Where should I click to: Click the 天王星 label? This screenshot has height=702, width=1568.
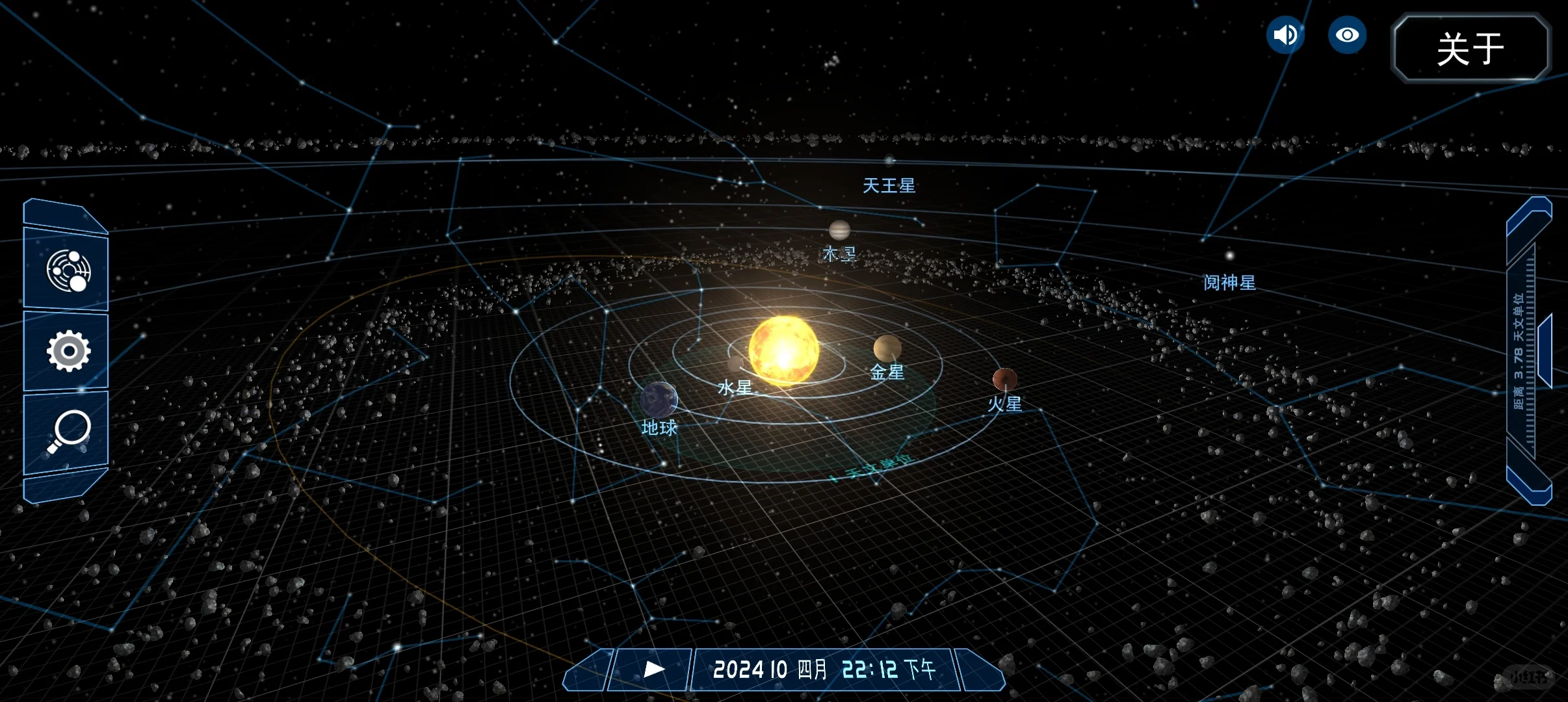(x=889, y=187)
